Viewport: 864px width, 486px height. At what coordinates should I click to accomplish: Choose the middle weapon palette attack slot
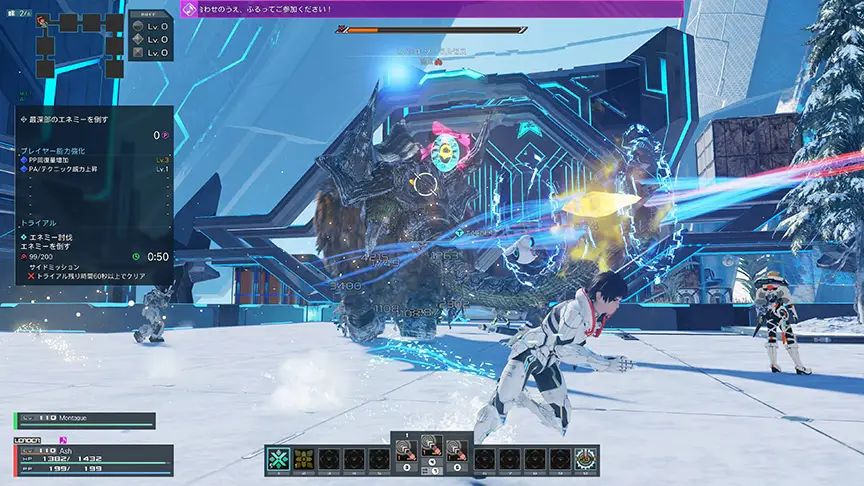pyautogui.click(x=431, y=453)
